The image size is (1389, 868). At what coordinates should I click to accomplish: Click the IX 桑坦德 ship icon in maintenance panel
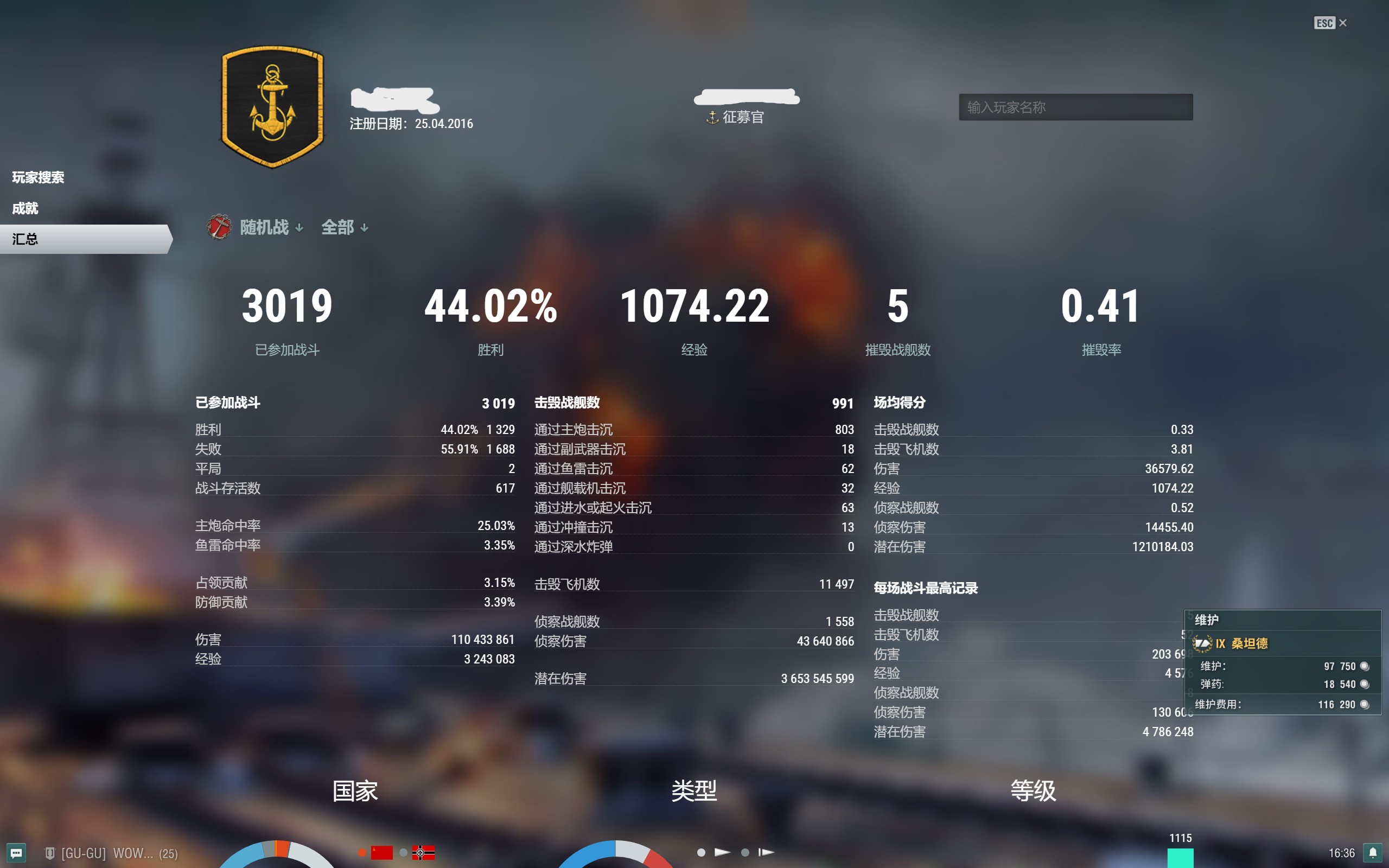coord(1202,643)
